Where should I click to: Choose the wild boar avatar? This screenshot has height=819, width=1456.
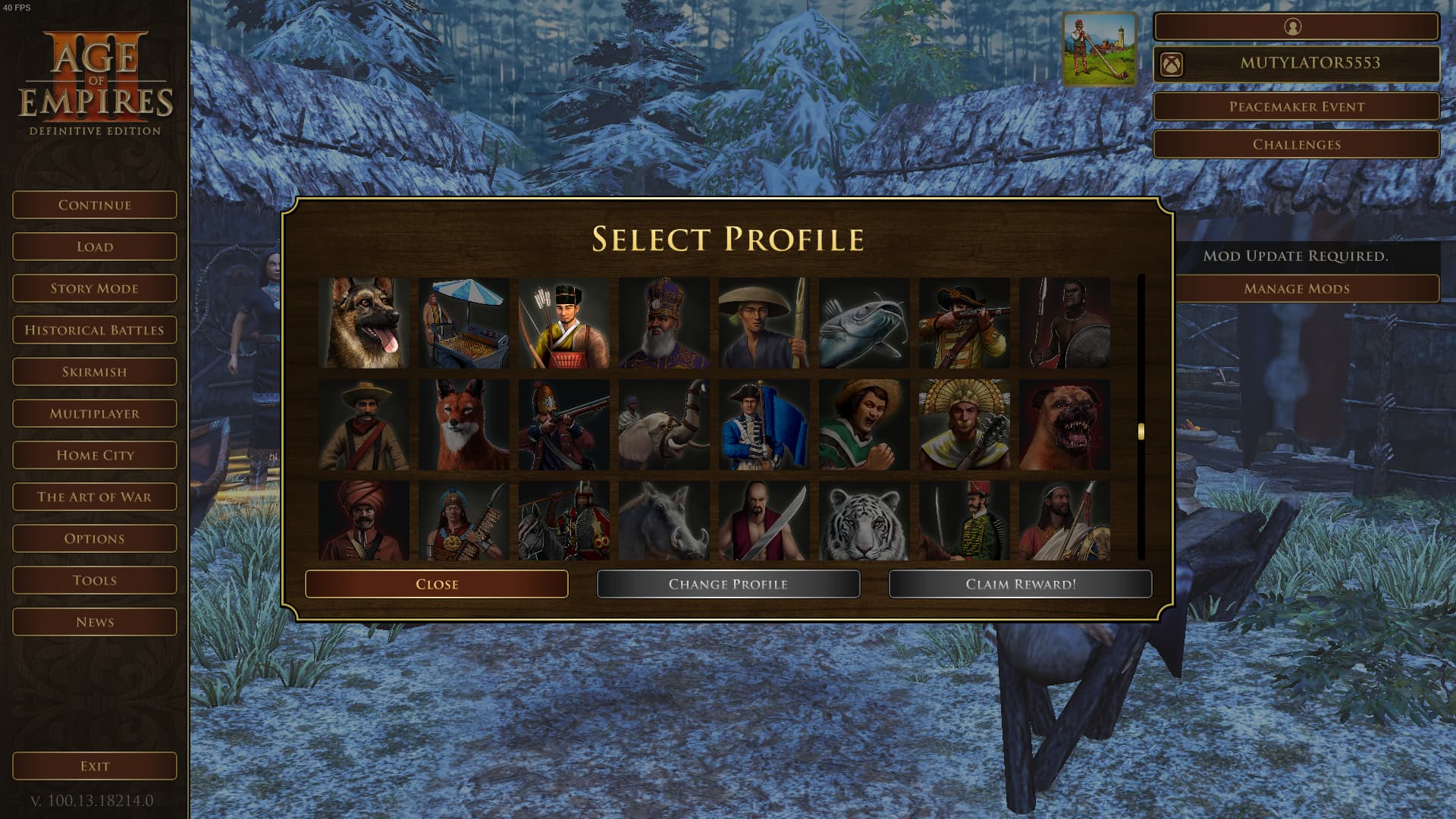click(x=664, y=522)
